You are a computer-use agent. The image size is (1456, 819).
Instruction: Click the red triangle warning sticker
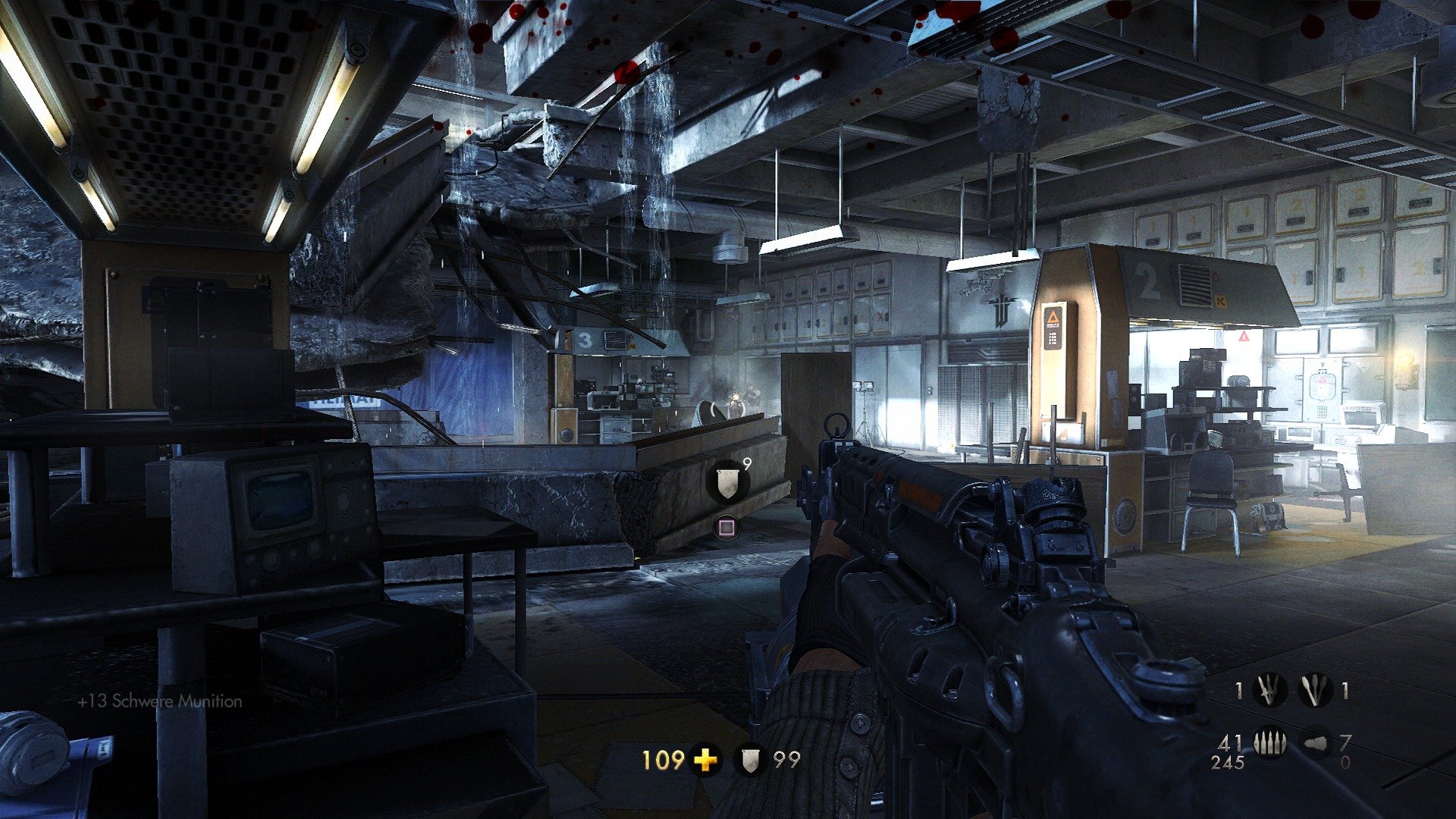tap(1244, 337)
